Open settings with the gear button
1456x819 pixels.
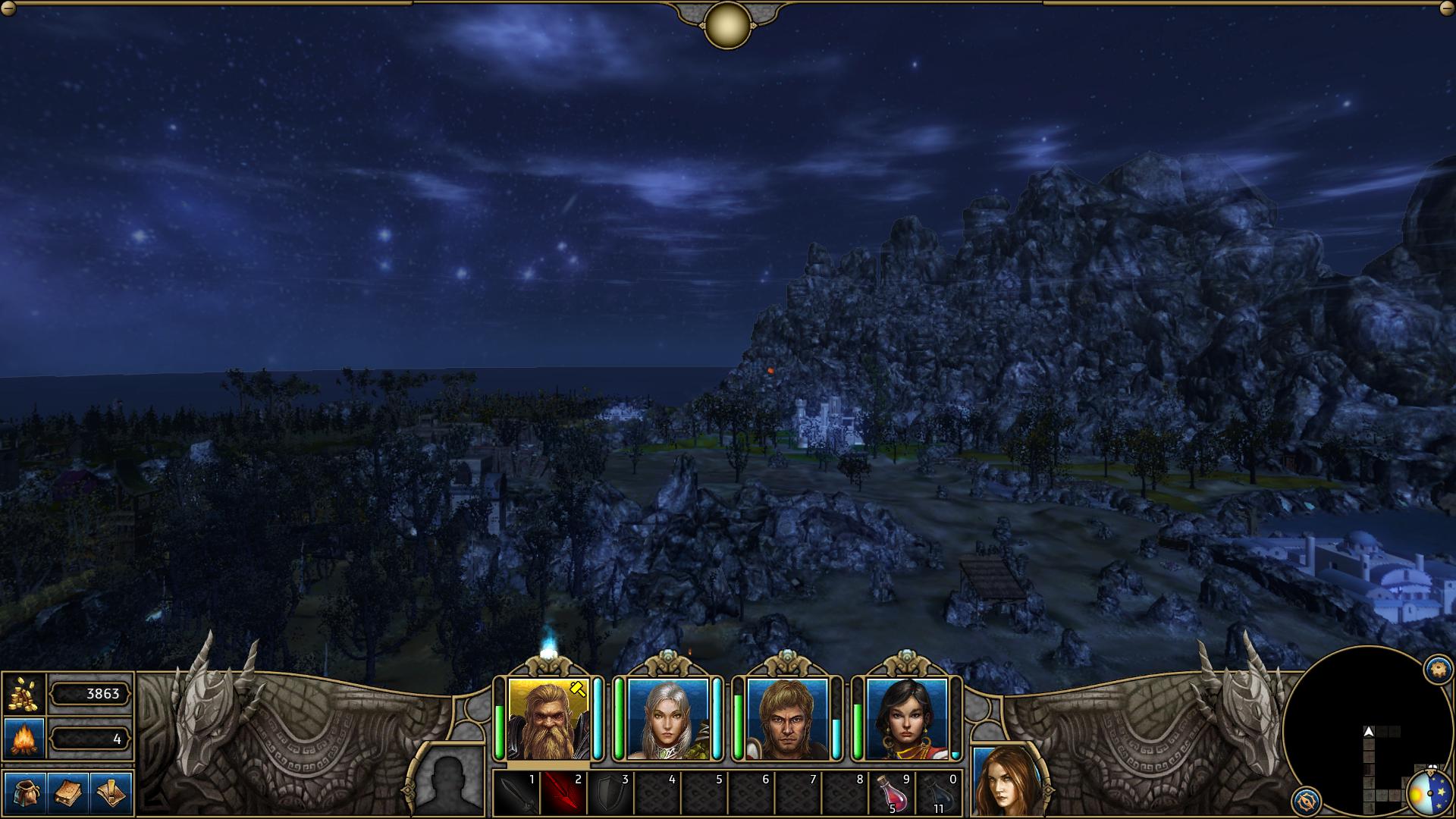1437,669
